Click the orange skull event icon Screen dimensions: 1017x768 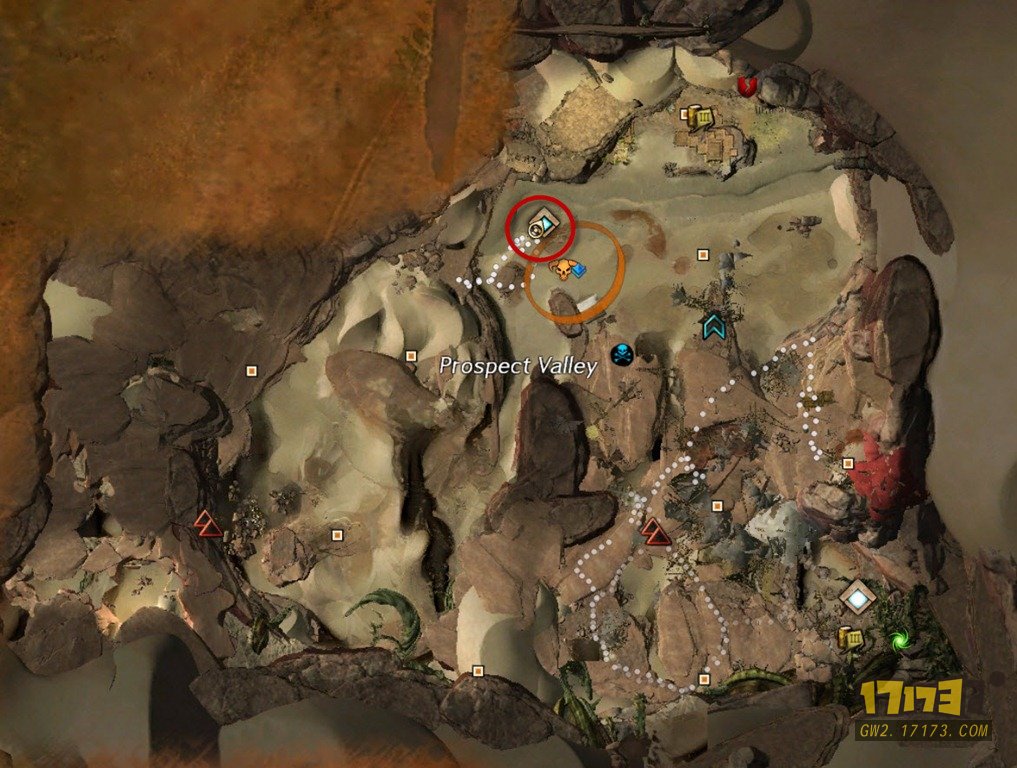pyautogui.click(x=562, y=269)
